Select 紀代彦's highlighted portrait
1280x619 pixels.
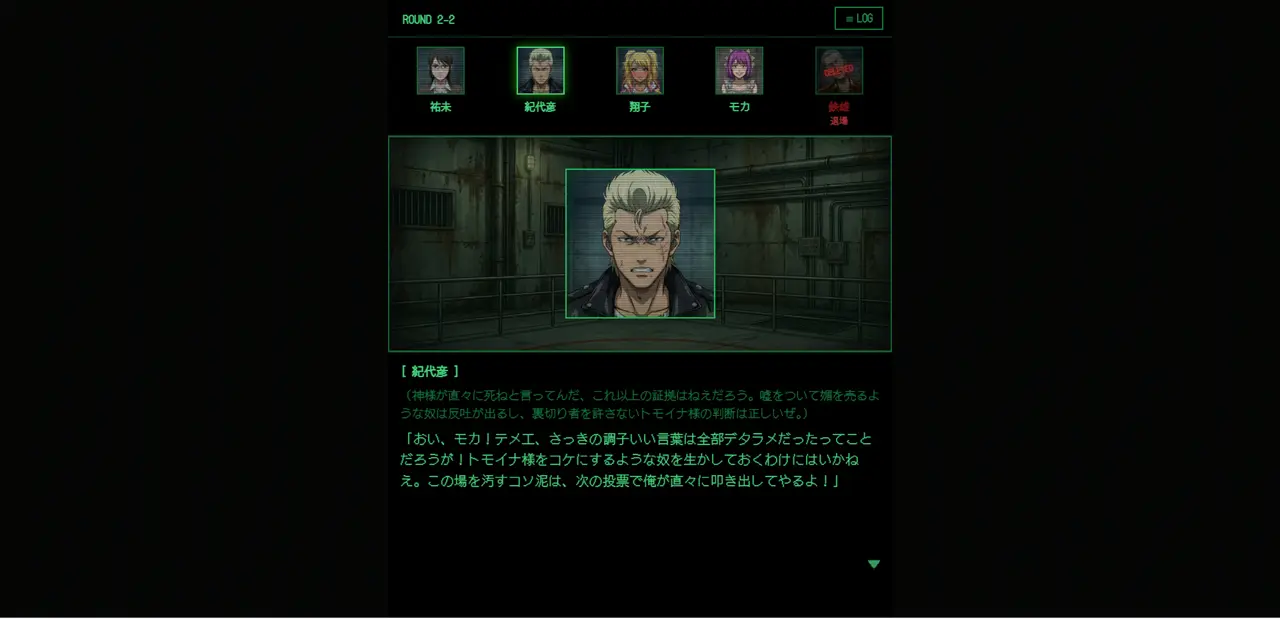540,71
